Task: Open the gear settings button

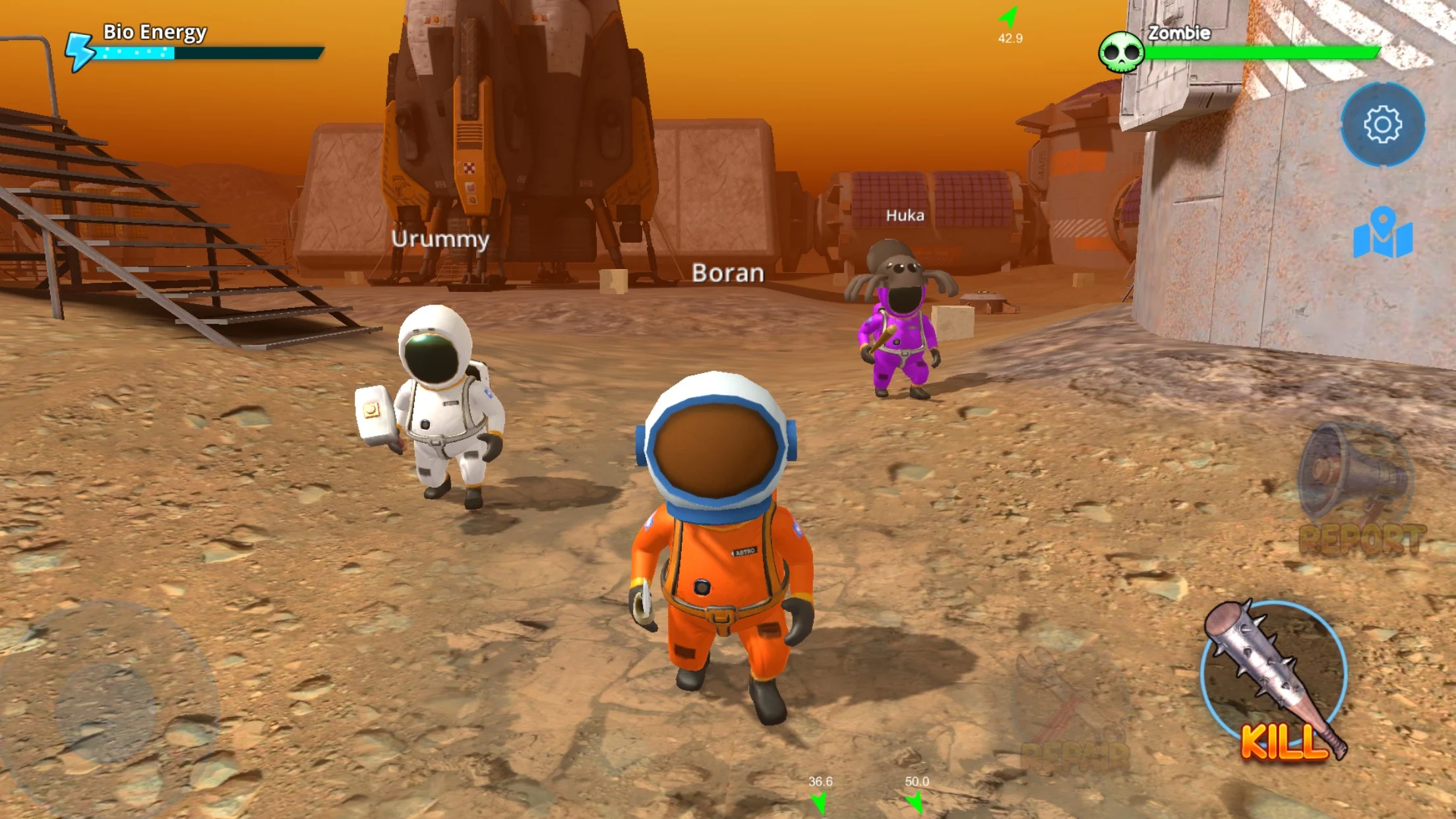Action: click(x=1382, y=124)
